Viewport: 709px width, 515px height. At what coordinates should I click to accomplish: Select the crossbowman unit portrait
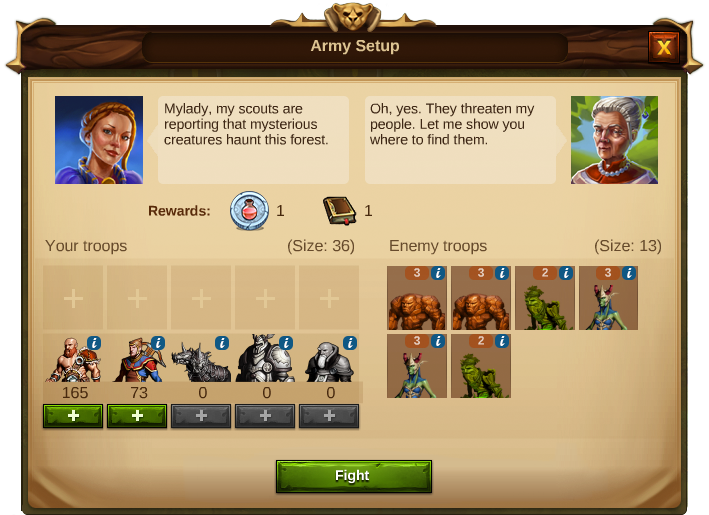134,362
